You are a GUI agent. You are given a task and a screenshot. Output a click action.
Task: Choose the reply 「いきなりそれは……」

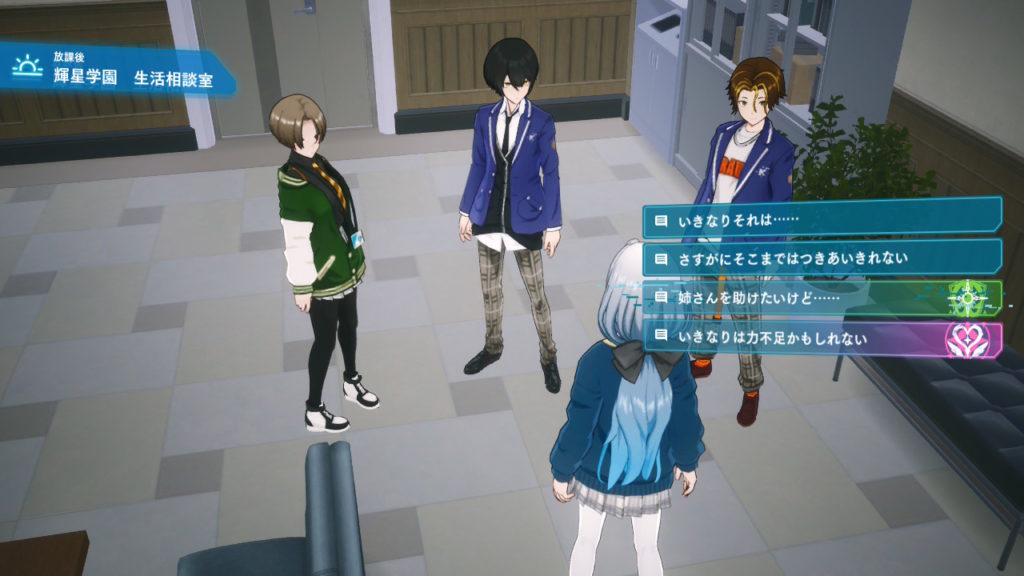point(822,217)
